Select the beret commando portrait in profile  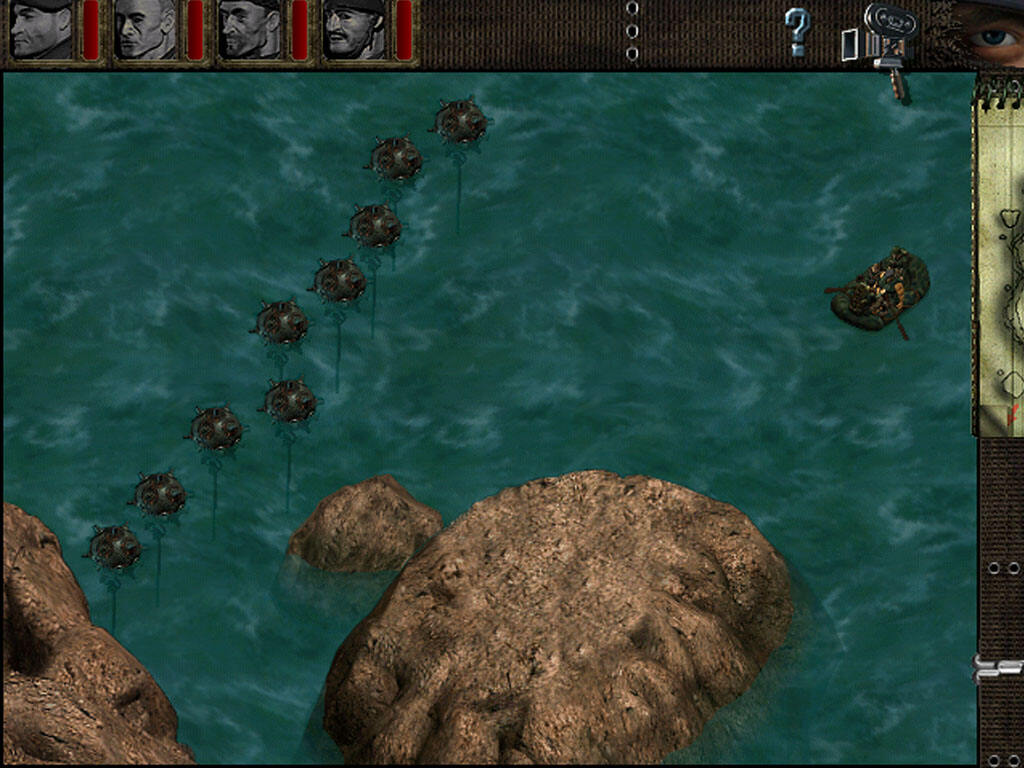tap(42, 30)
